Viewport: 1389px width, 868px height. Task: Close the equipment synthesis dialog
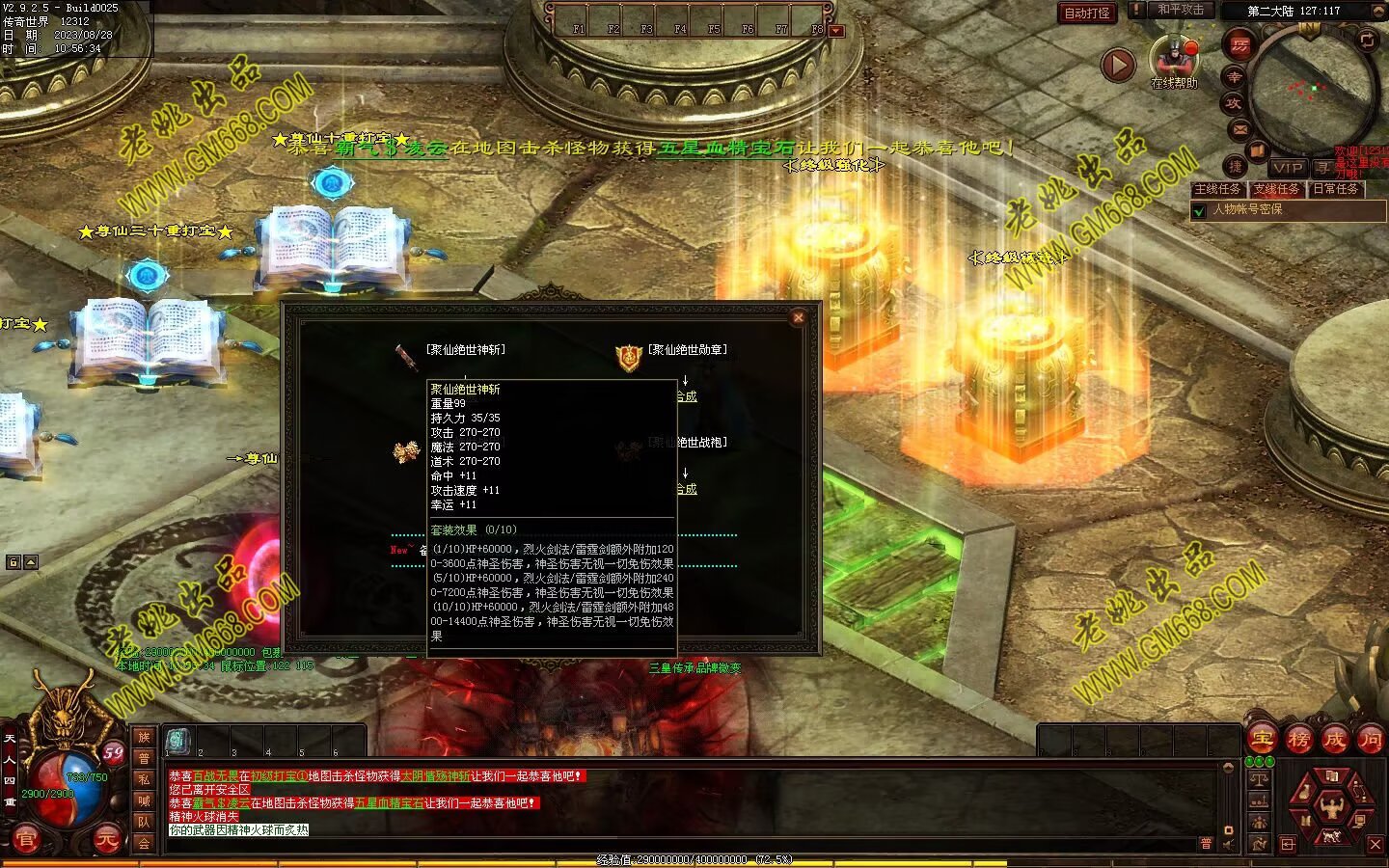[798, 317]
